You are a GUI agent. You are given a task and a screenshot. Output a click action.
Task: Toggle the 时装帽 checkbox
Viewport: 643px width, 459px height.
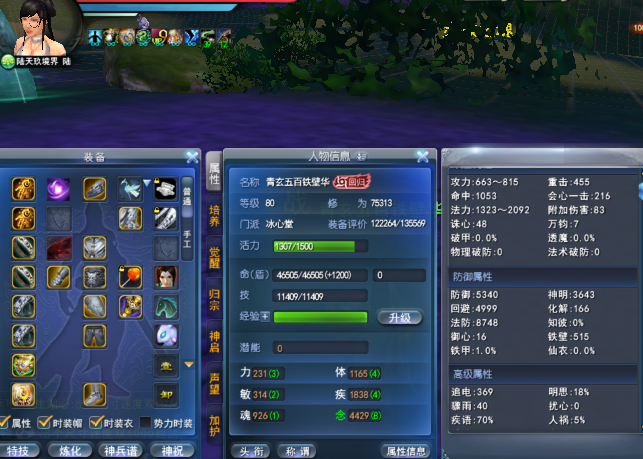57,422
